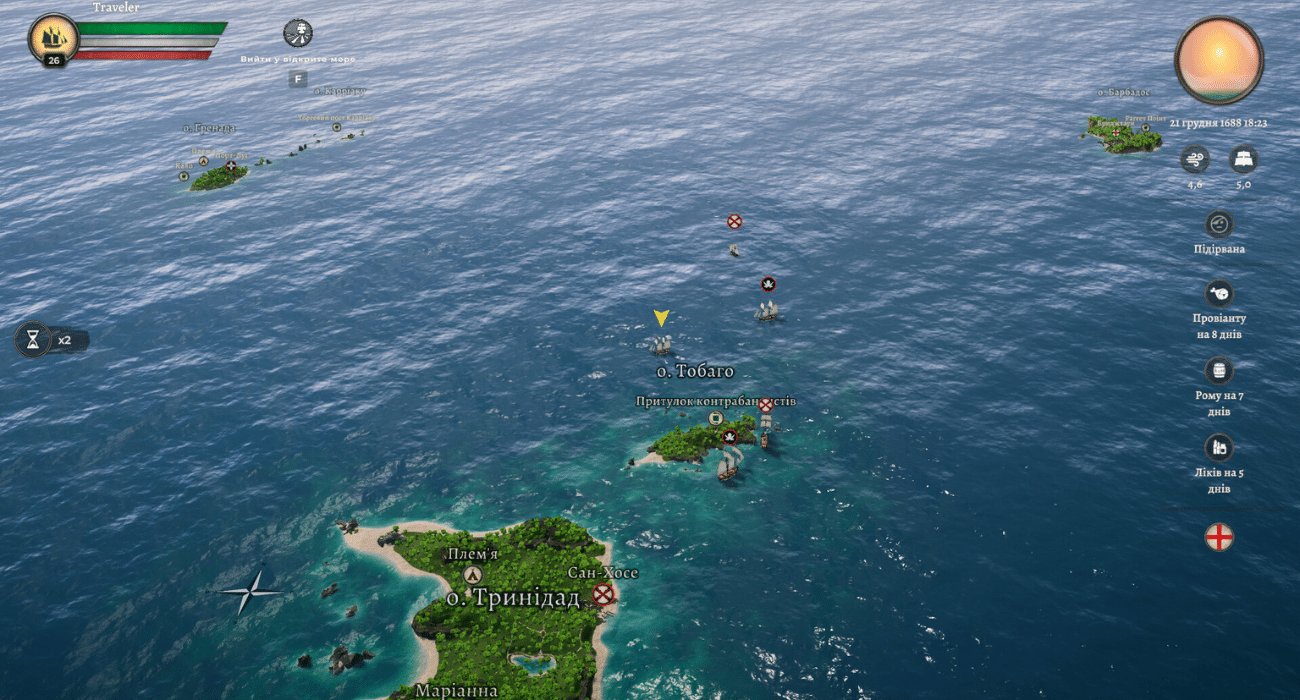Select the ship sail speed icon
The height and width of the screenshot is (700, 1300).
point(1243,159)
